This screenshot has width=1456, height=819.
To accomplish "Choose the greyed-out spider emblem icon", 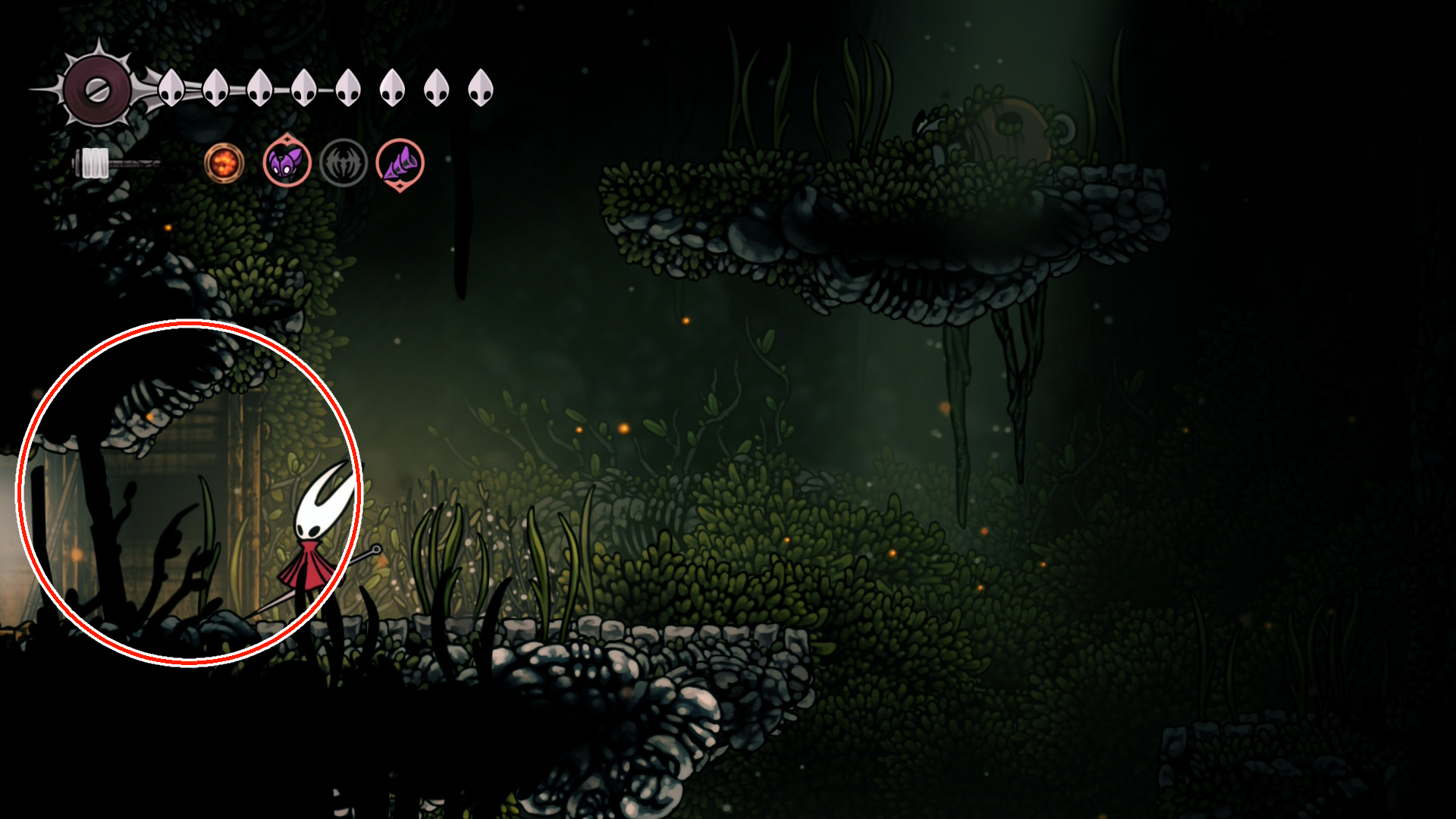I will click(344, 163).
